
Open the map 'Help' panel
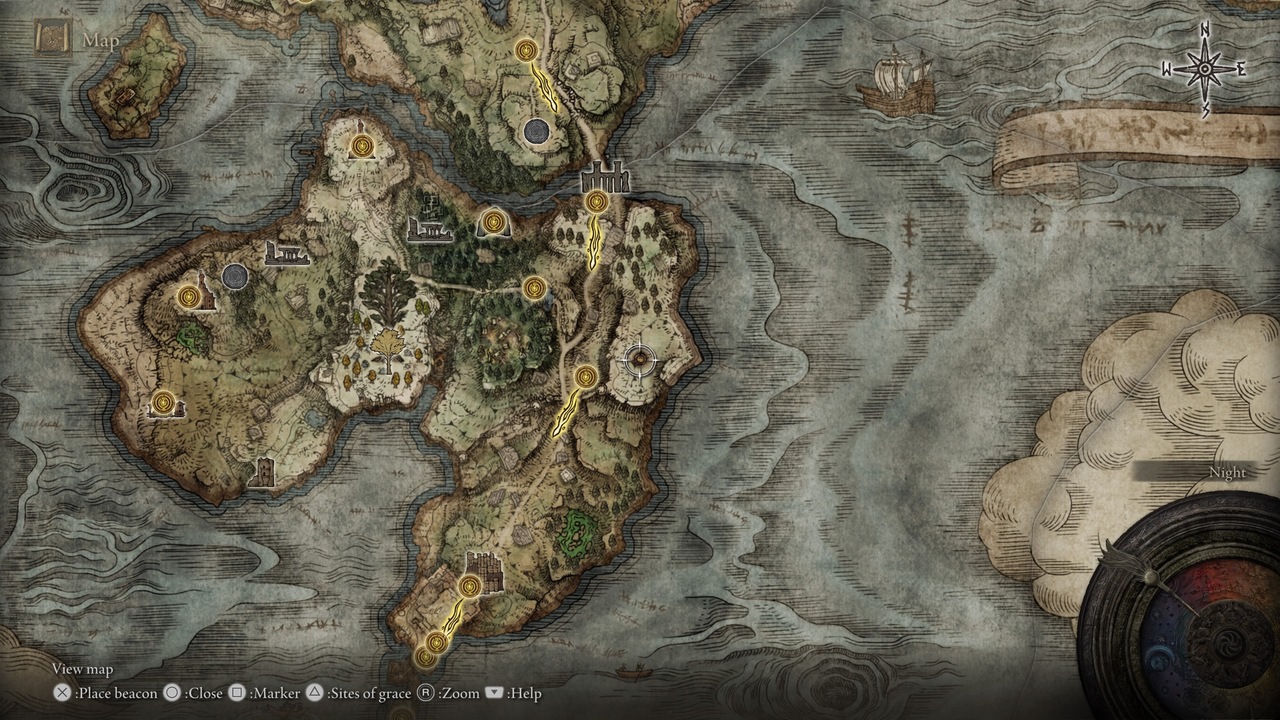pos(519,692)
